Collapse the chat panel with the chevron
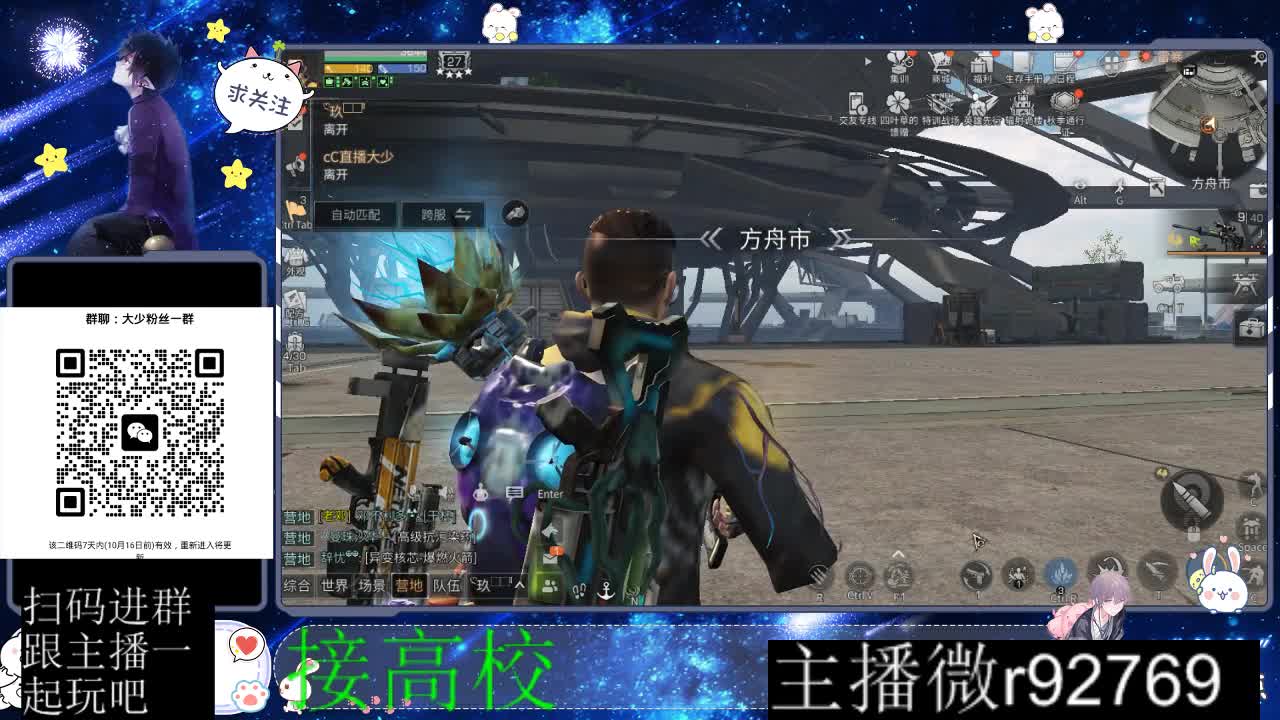Image resolution: width=1280 pixels, height=720 pixels. pos(520,583)
